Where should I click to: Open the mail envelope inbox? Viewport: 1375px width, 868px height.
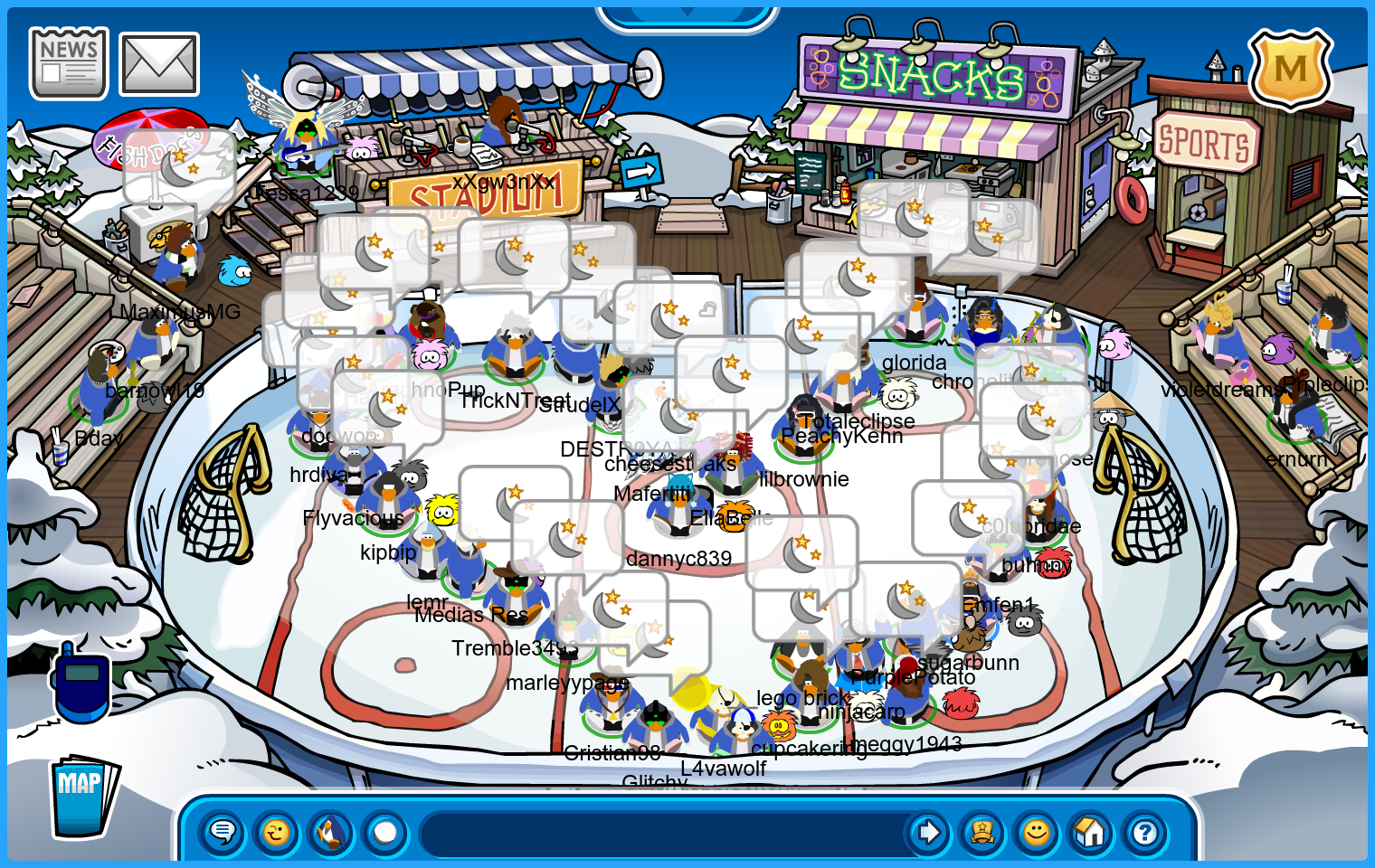tap(159, 64)
